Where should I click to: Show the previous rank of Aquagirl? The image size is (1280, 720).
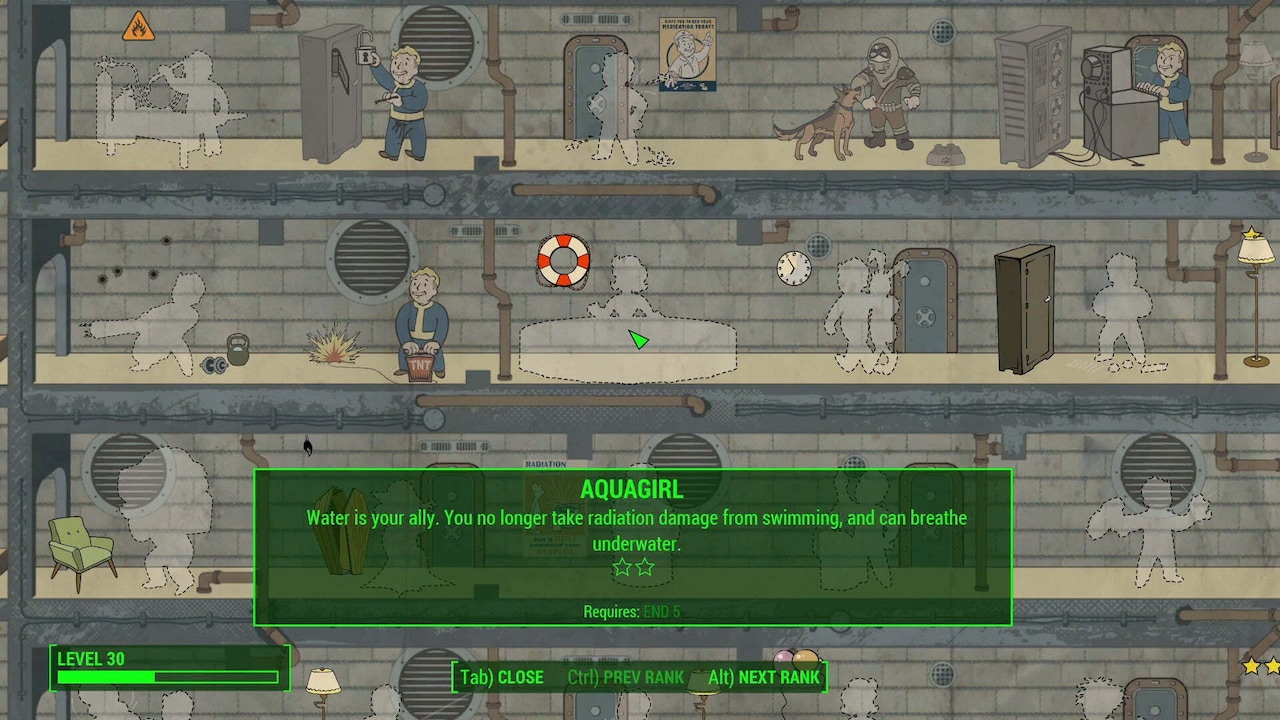625,677
